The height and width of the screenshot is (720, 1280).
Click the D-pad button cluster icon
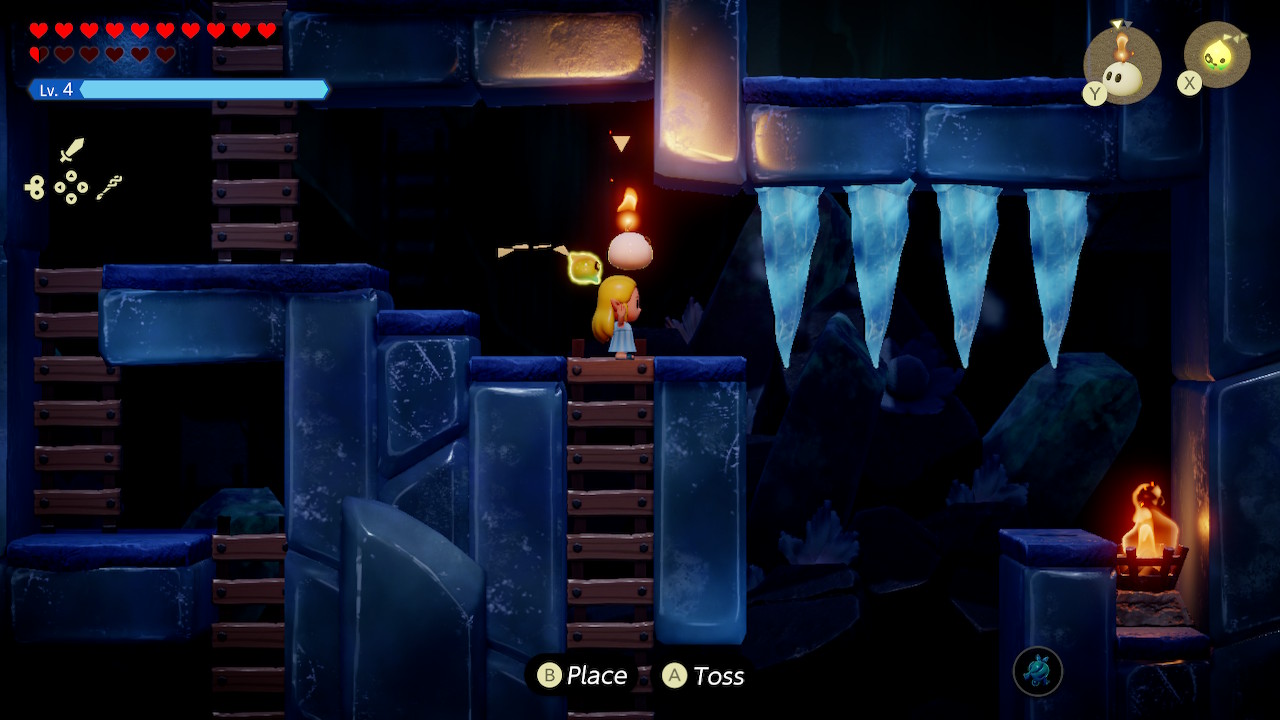click(71, 186)
